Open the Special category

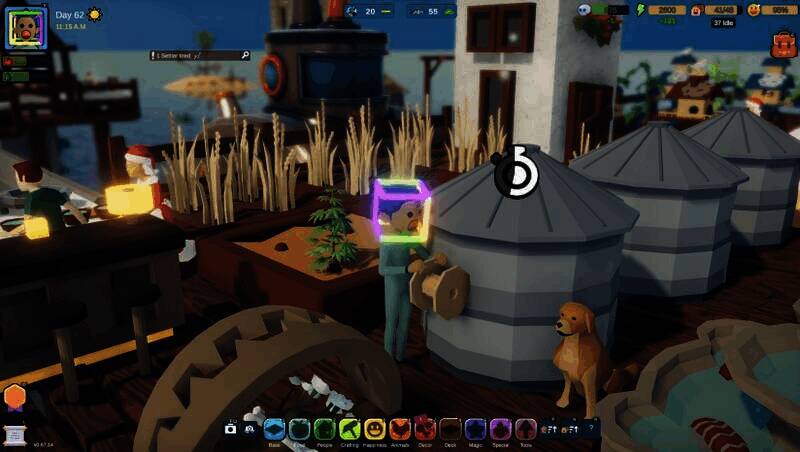coord(501,428)
